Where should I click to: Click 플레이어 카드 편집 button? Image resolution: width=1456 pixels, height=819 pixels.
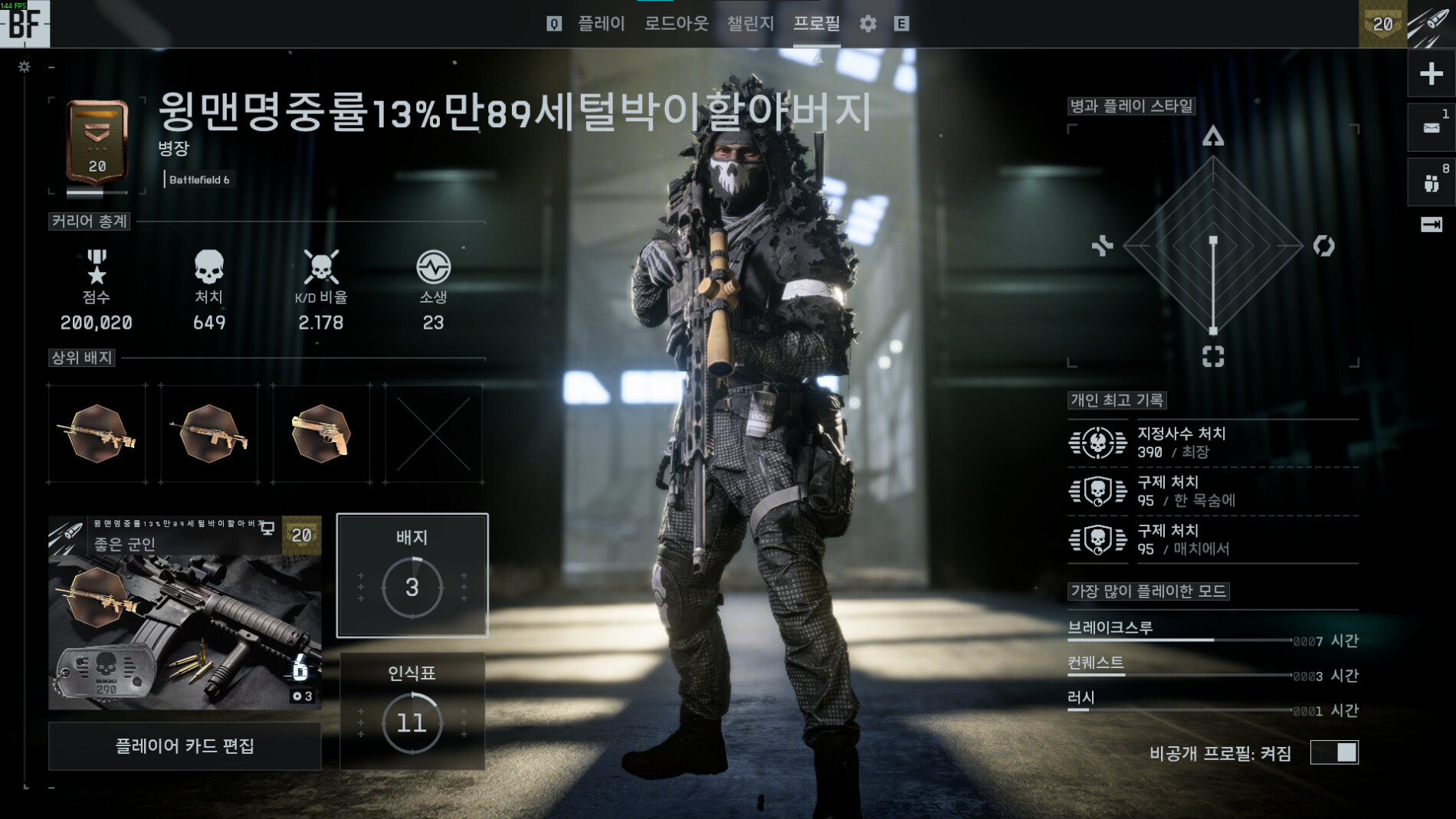185,745
